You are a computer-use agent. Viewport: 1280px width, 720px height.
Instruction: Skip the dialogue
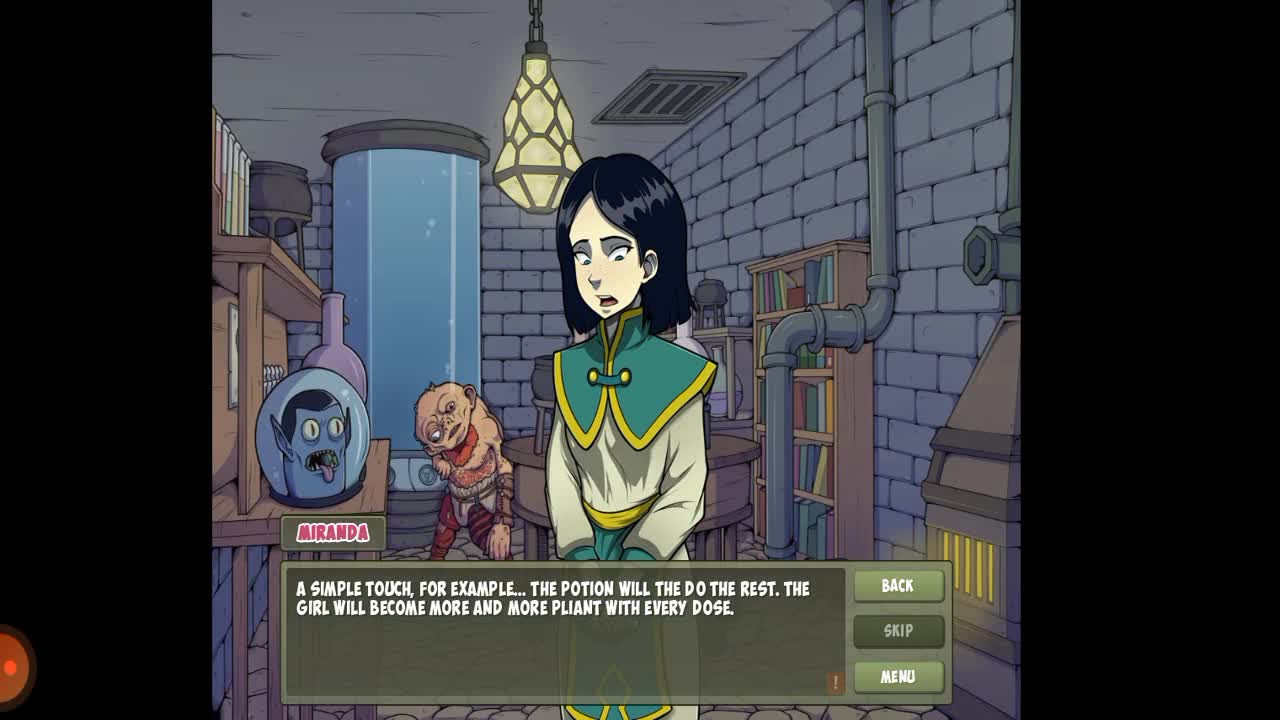tap(898, 631)
